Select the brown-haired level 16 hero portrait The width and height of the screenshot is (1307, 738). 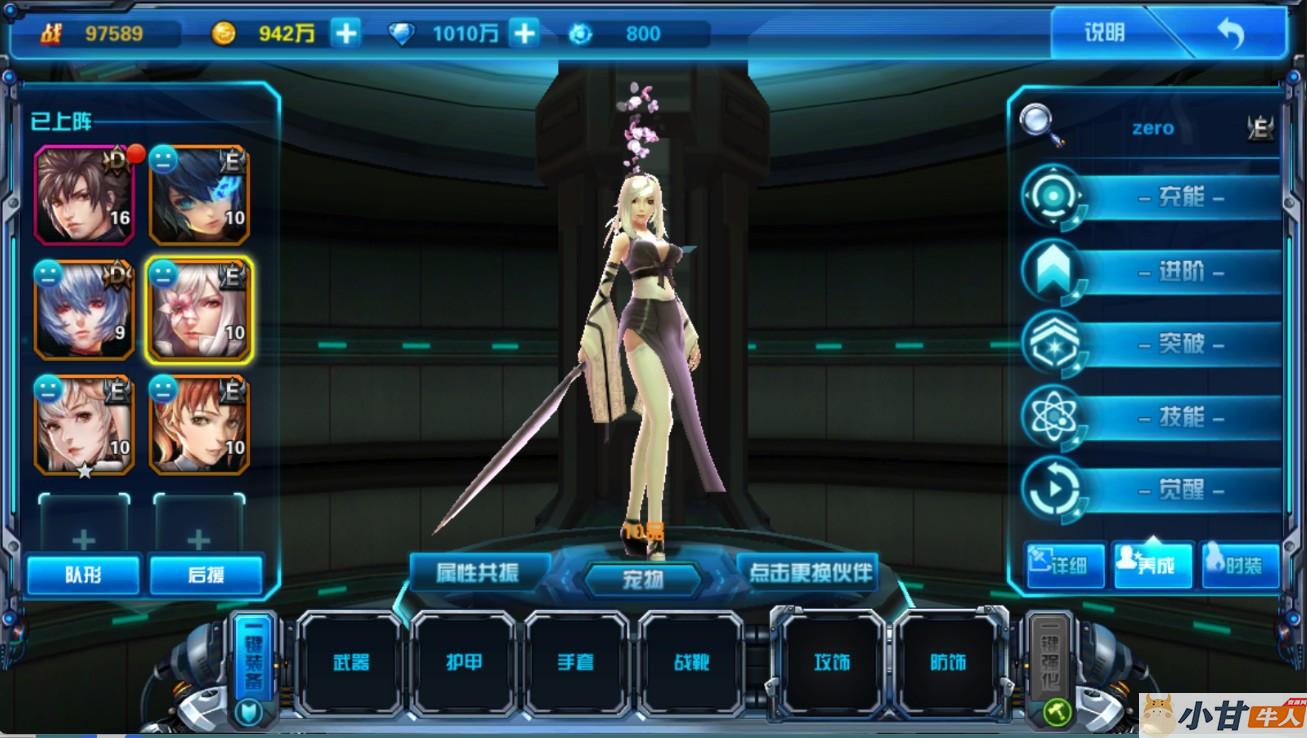point(84,194)
